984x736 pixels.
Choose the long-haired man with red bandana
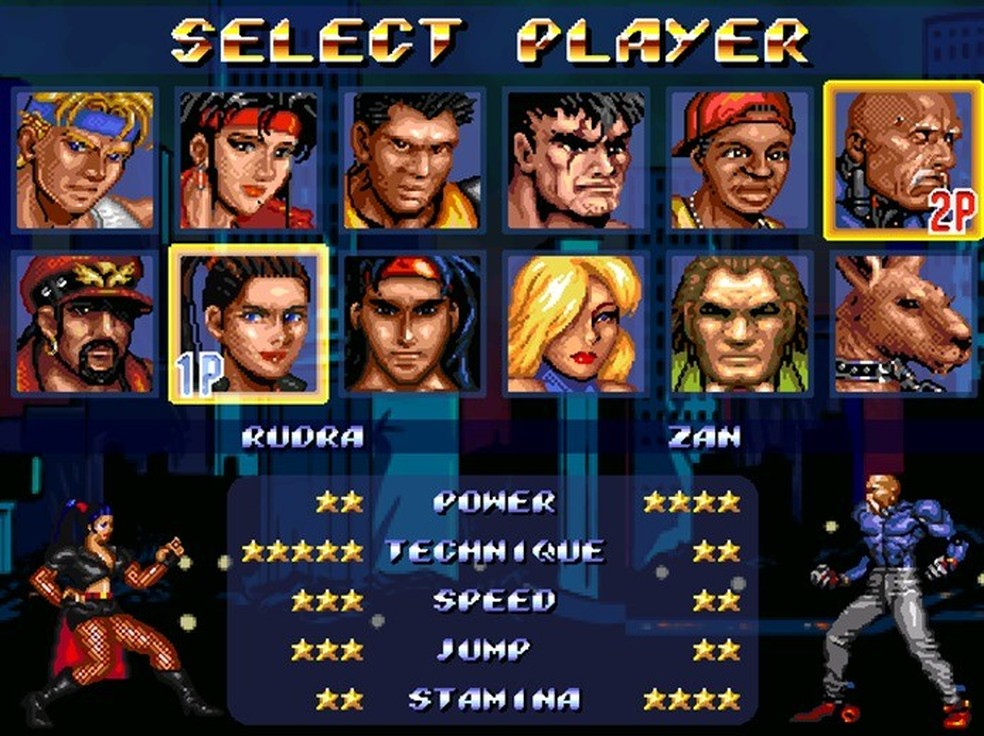click(412, 323)
